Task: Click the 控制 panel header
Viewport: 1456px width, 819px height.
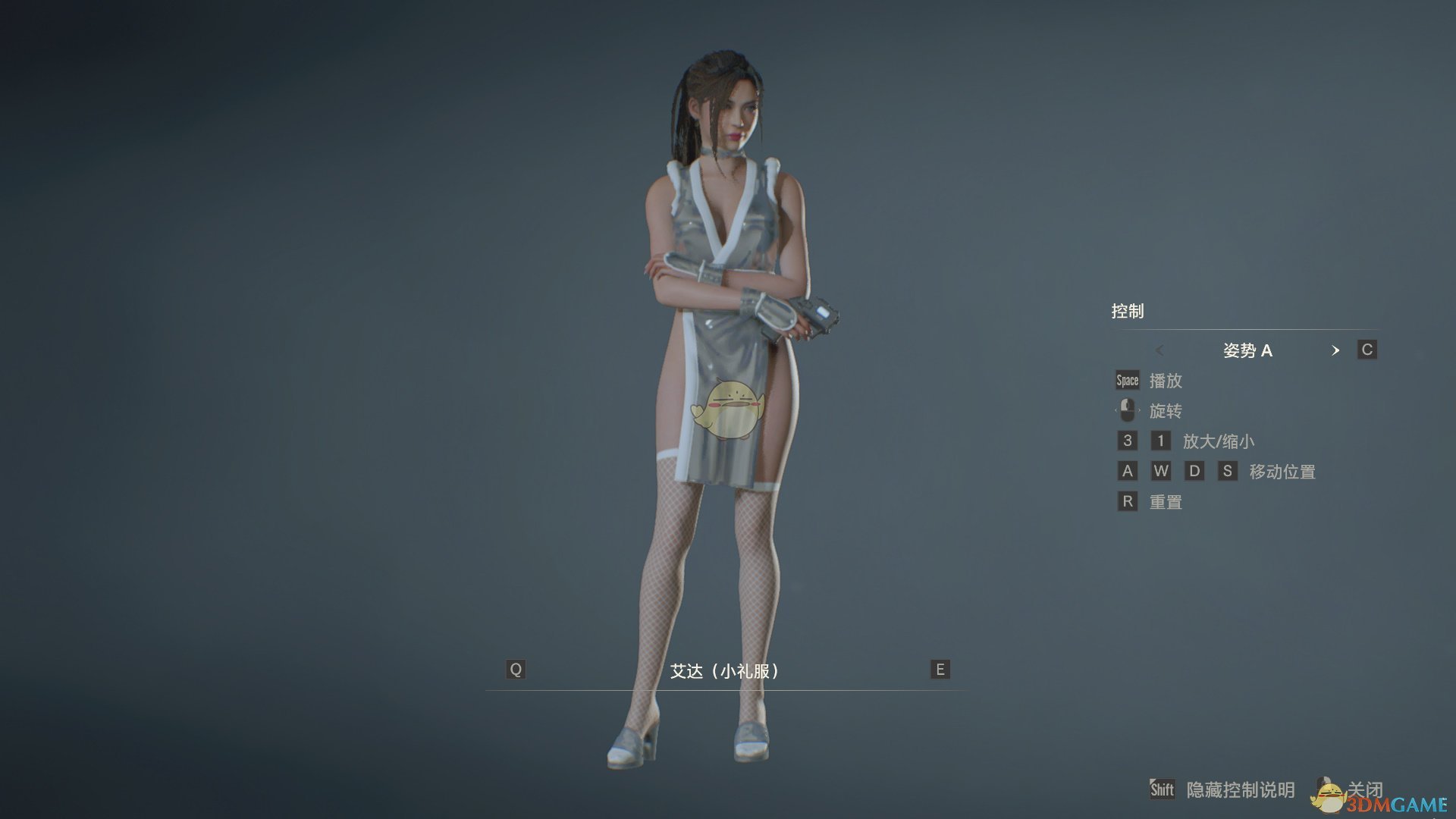Action: (1129, 310)
